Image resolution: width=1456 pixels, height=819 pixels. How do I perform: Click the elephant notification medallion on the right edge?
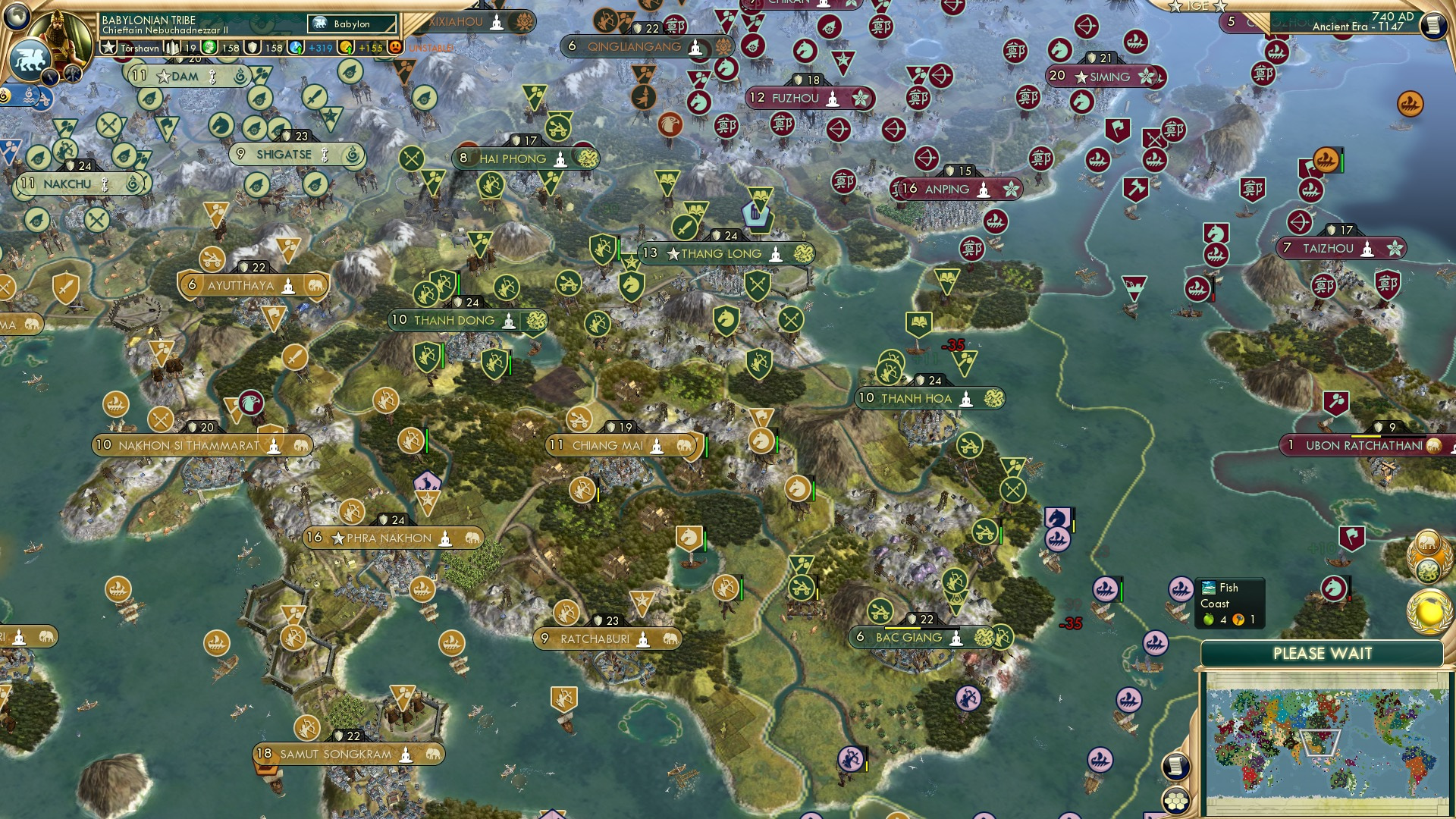coord(1428,541)
